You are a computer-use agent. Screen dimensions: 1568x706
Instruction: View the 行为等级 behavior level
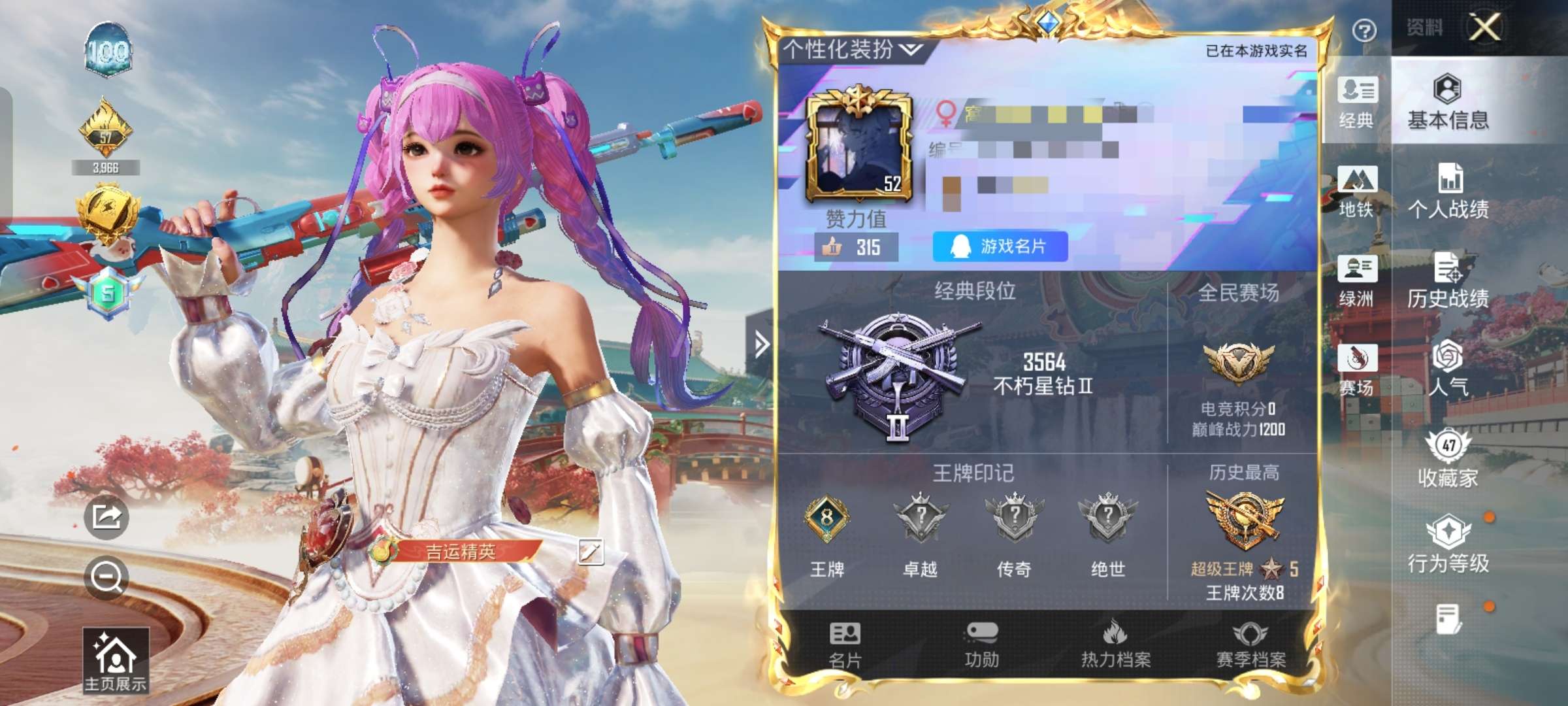point(1448,545)
